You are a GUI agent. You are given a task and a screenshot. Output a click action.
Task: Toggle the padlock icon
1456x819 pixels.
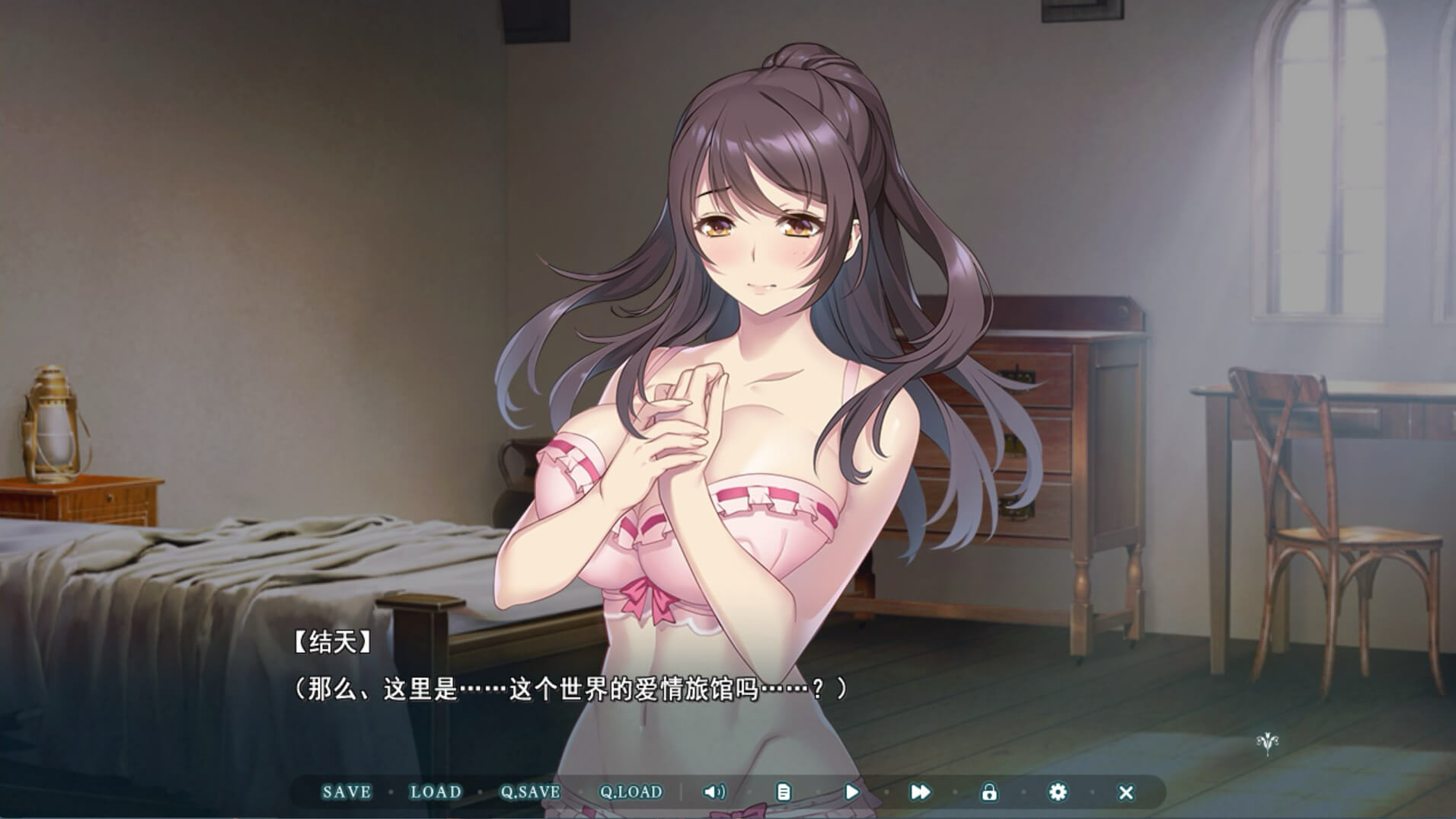[x=988, y=792]
